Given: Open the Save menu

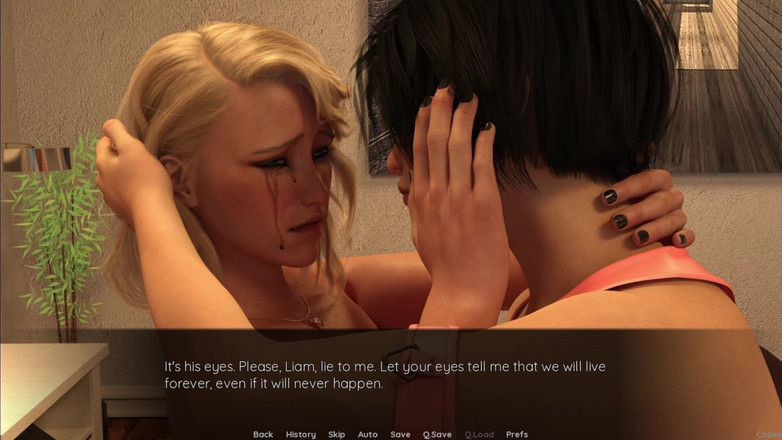Looking at the screenshot, I should [x=400, y=434].
